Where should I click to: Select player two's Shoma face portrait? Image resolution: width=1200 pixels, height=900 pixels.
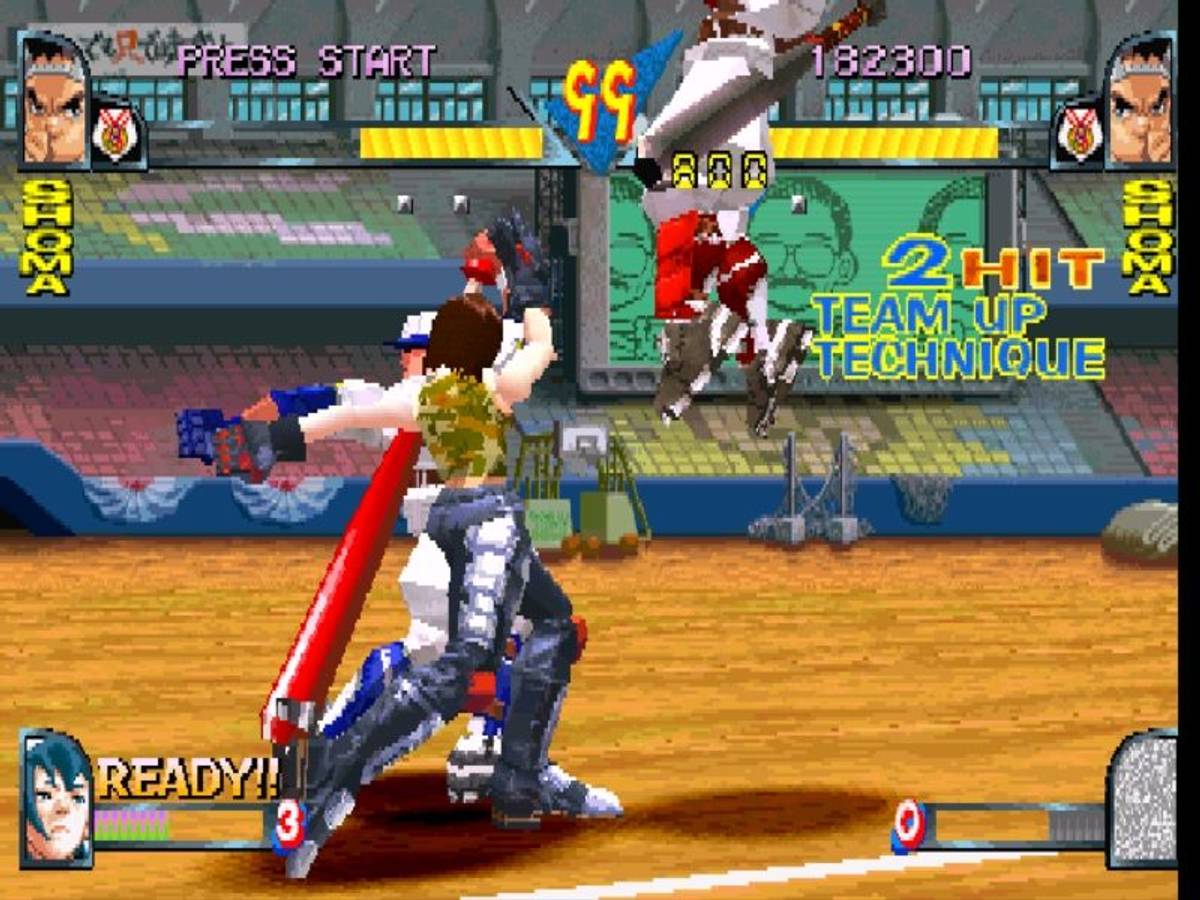click(x=1141, y=101)
